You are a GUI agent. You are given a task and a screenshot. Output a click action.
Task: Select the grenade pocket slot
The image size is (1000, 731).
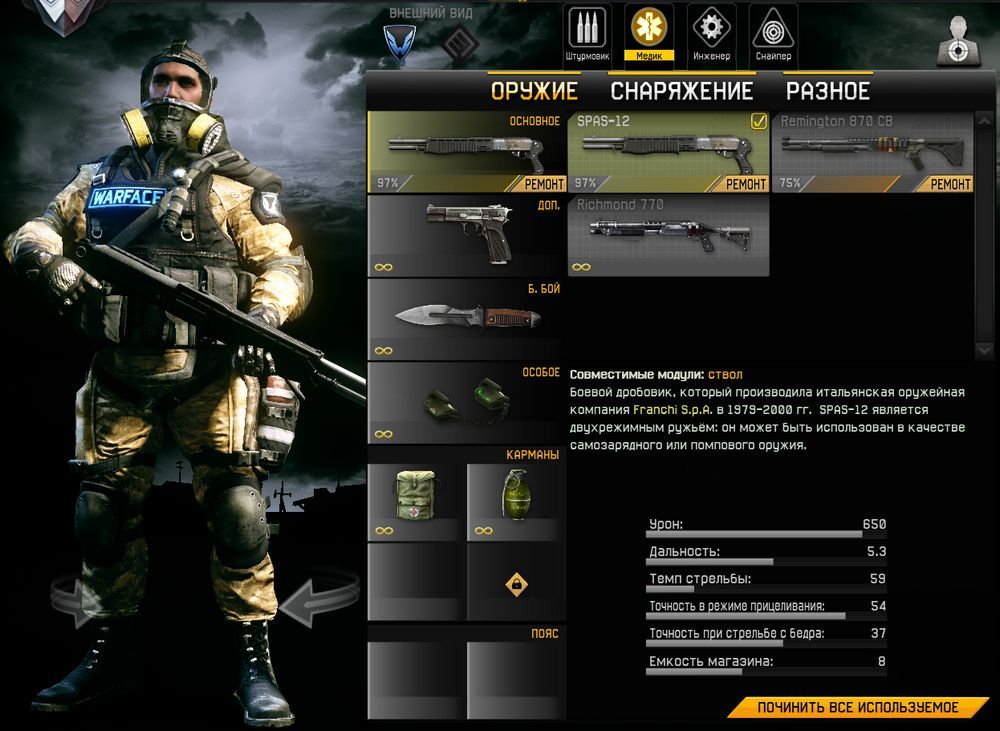point(516,501)
